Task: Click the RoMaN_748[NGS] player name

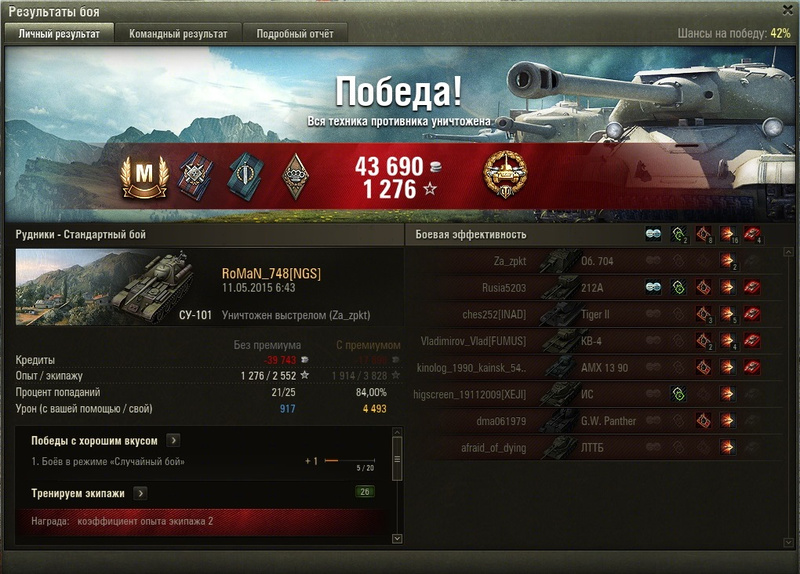Action: [271, 274]
